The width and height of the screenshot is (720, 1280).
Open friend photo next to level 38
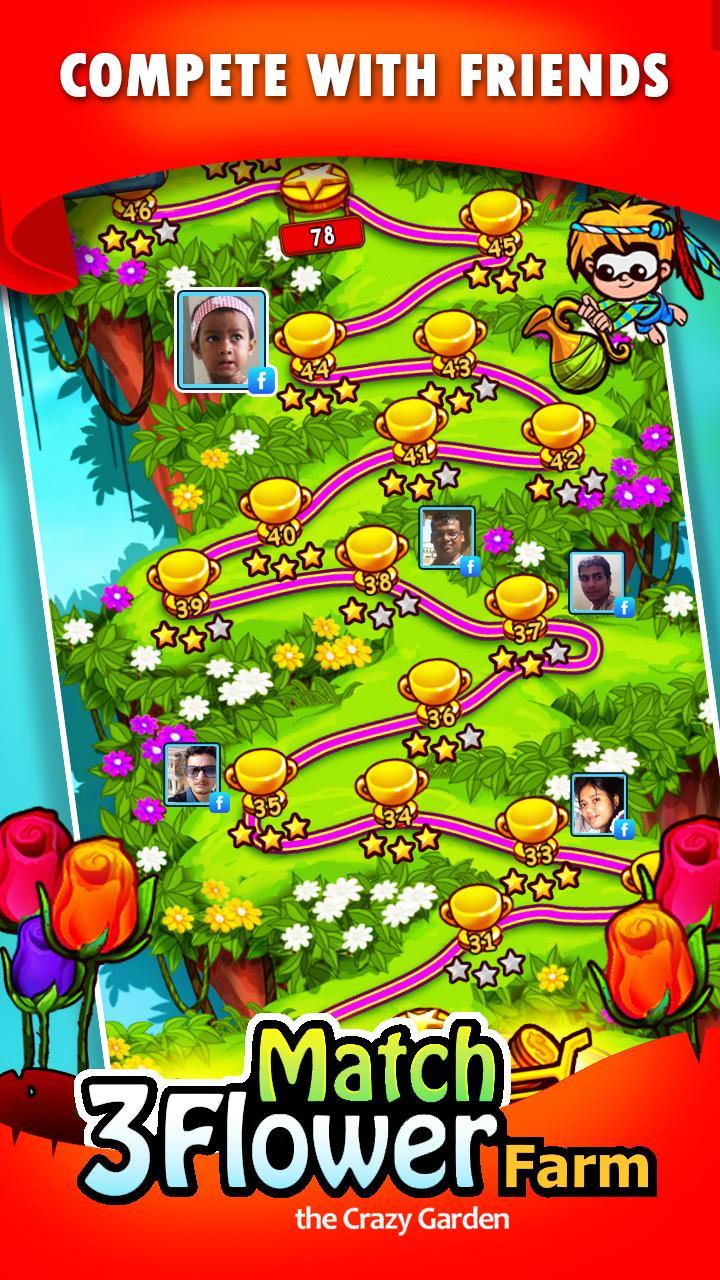coord(446,538)
